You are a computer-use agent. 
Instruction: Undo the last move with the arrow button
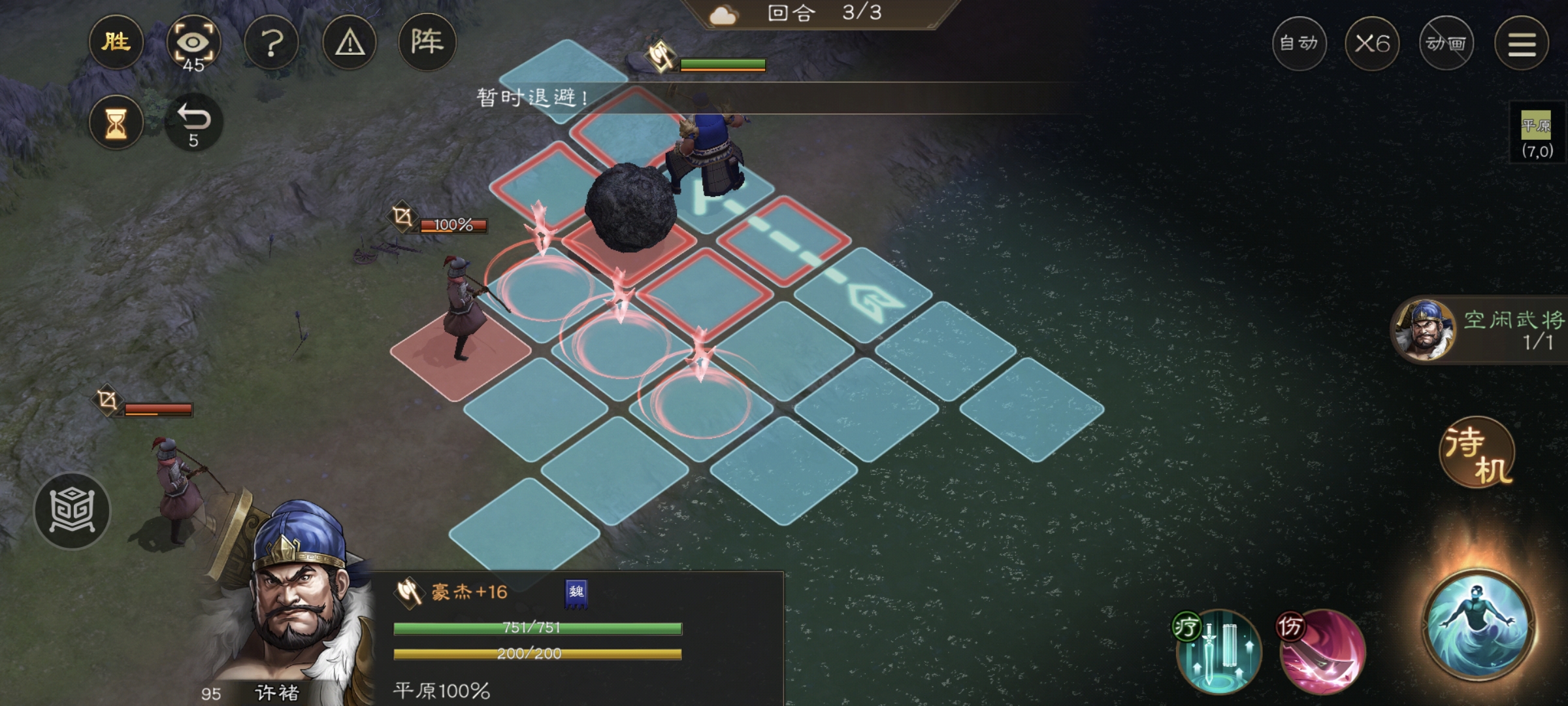click(193, 122)
